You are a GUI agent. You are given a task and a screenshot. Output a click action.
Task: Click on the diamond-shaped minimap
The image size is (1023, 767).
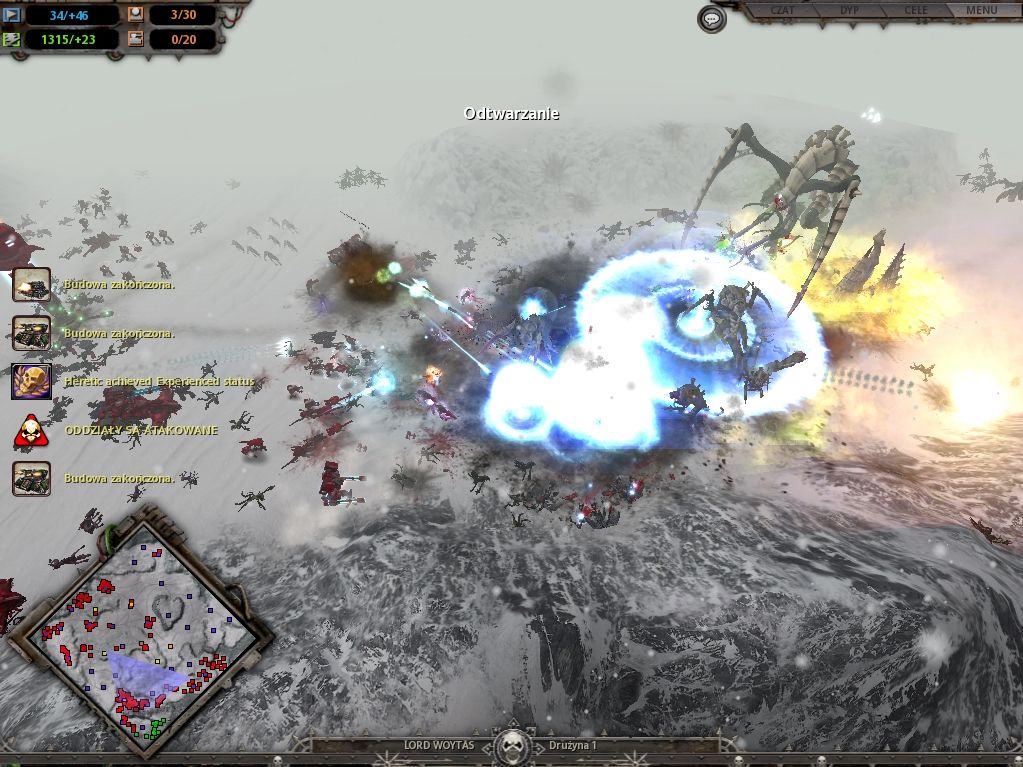pos(139,635)
